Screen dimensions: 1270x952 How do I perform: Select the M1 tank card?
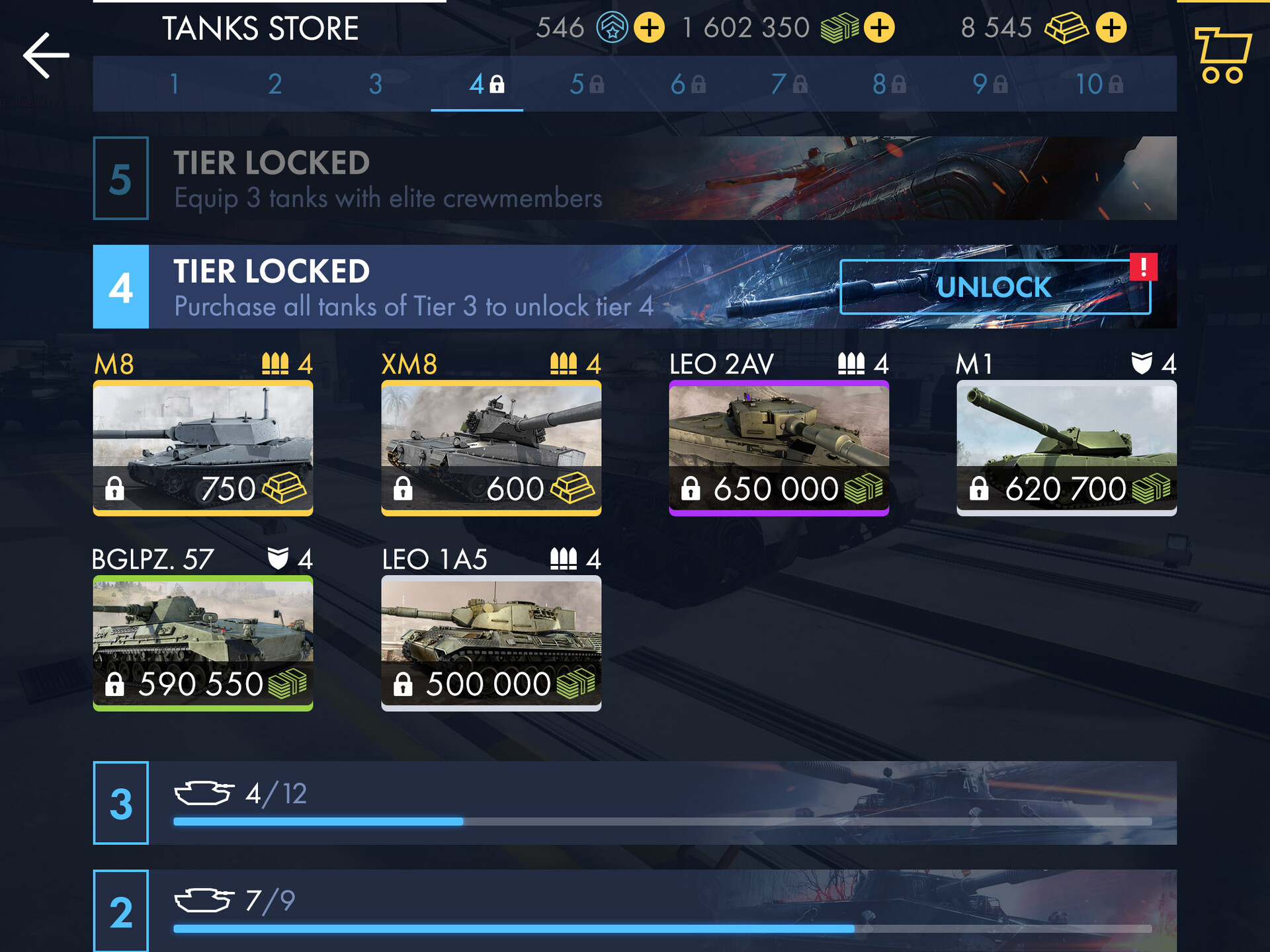tap(1066, 448)
